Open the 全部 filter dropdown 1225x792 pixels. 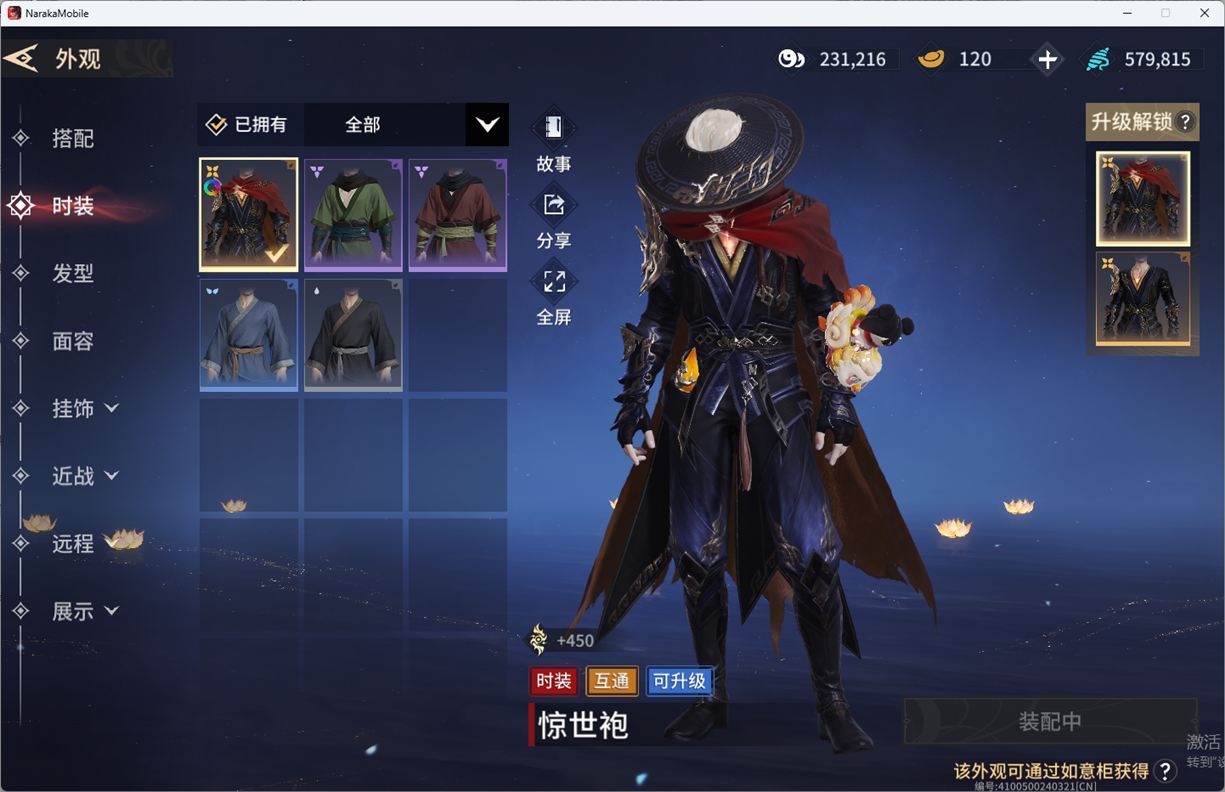click(x=486, y=125)
